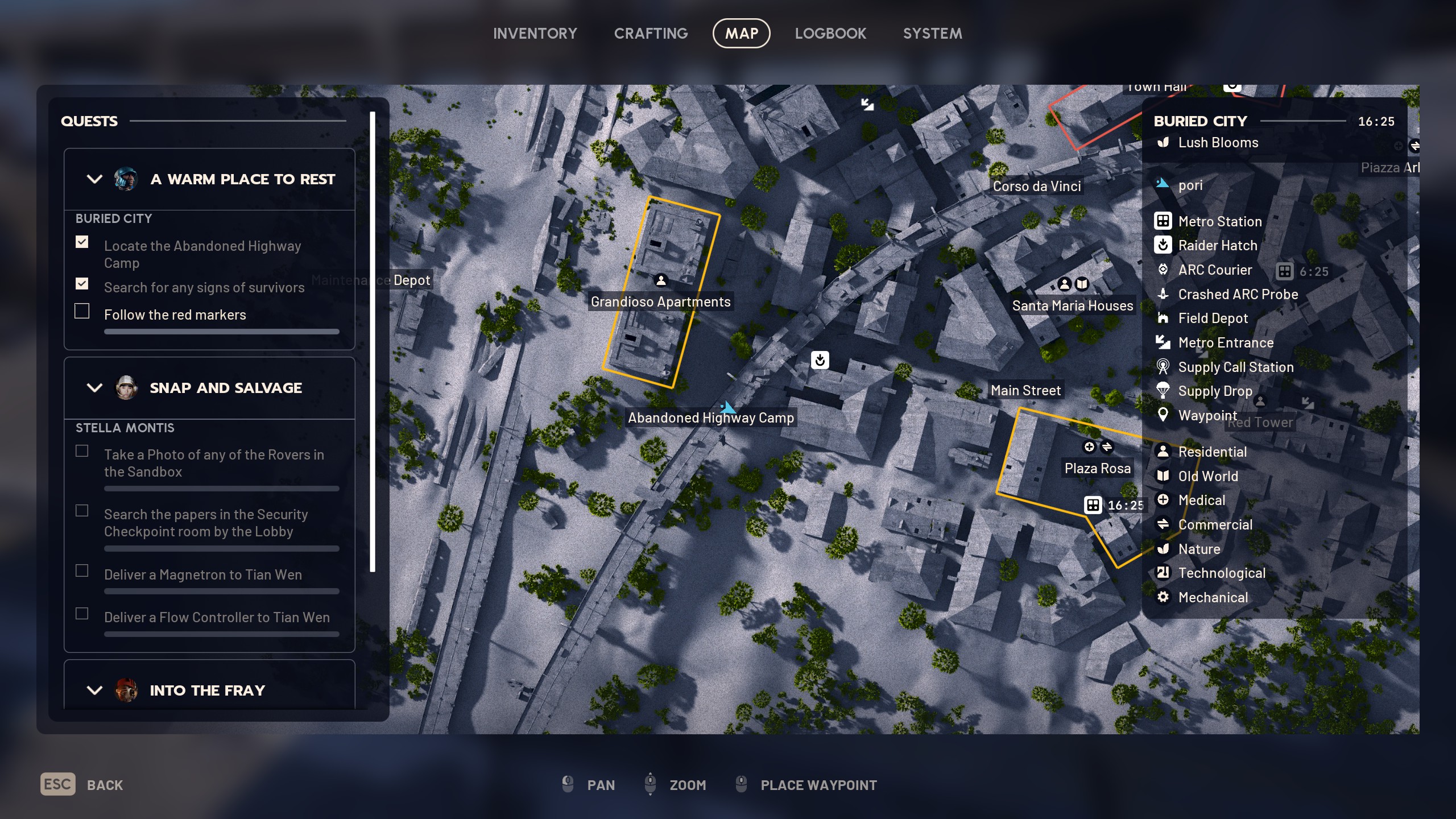Click the Raider Hatch marker on the map
The image size is (1456, 819).
820,360
